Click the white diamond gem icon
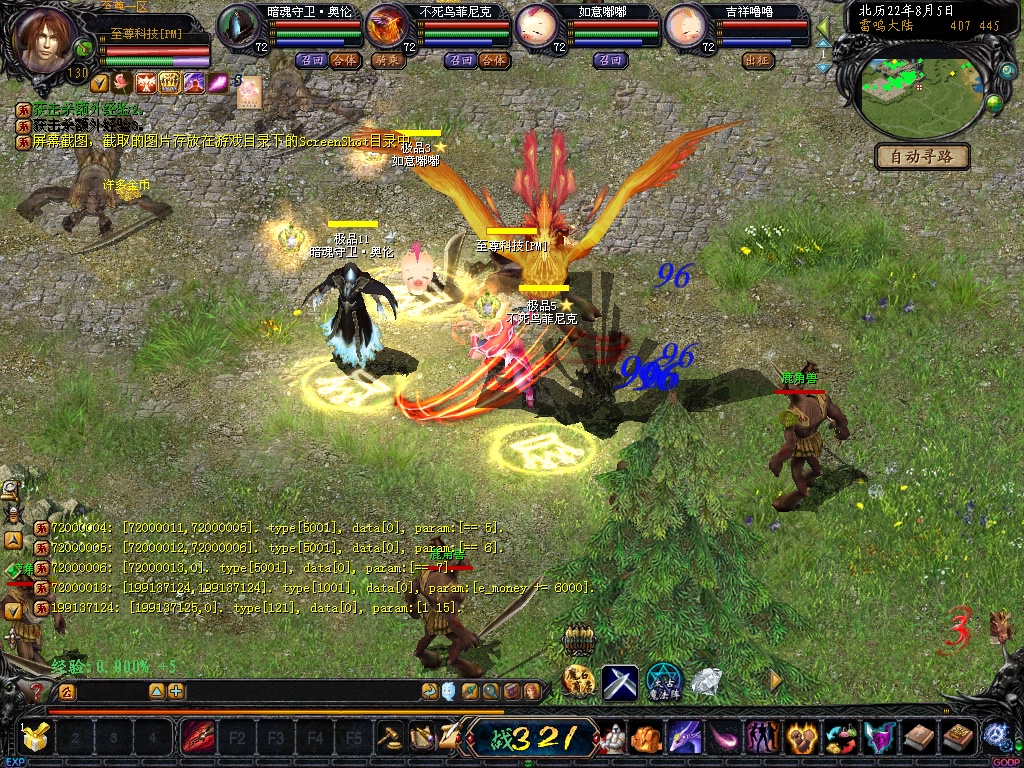Screen dimensions: 1024x768 click(x=707, y=682)
